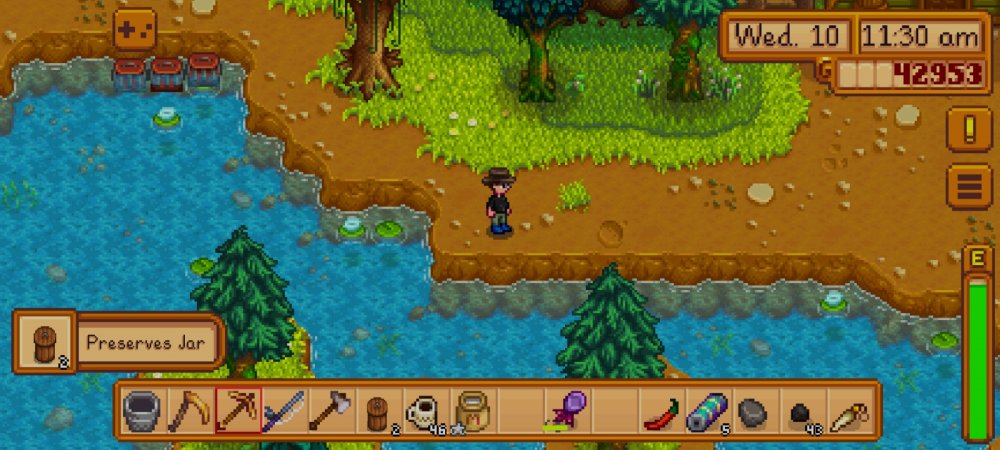Open the game menu (three-lines button)
The height and width of the screenshot is (450, 1000).
coord(968,186)
